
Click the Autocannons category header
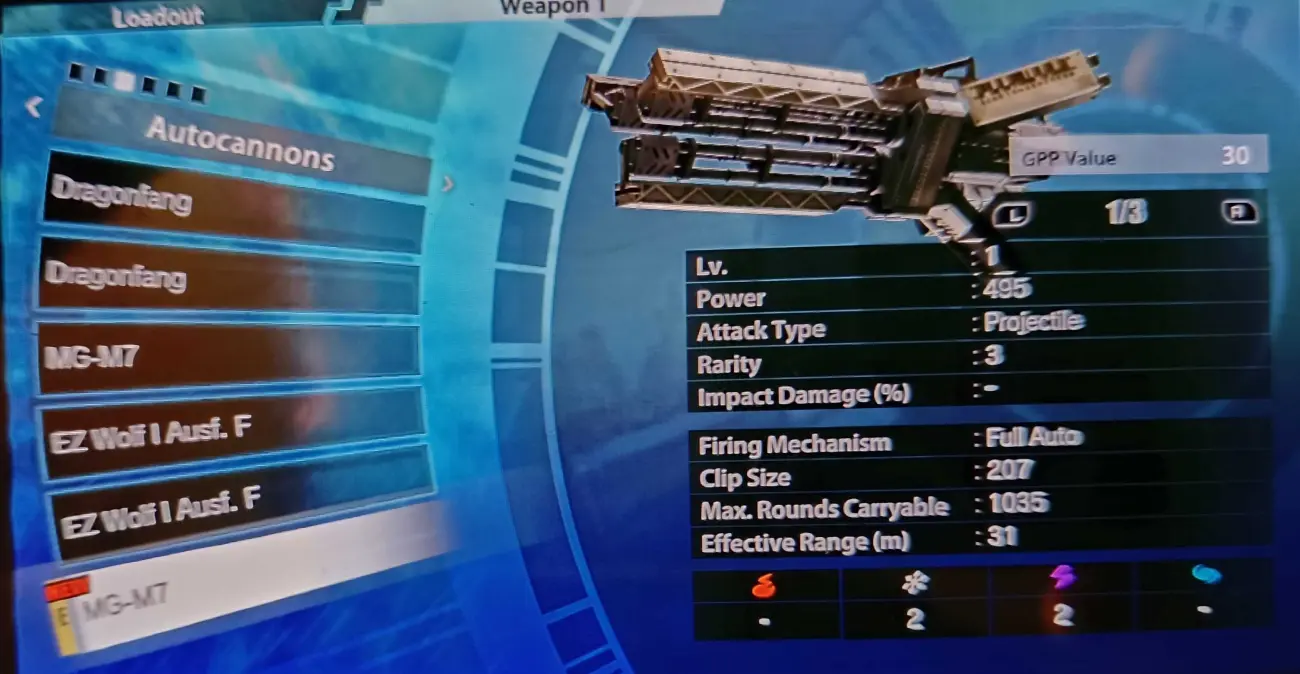(240, 142)
